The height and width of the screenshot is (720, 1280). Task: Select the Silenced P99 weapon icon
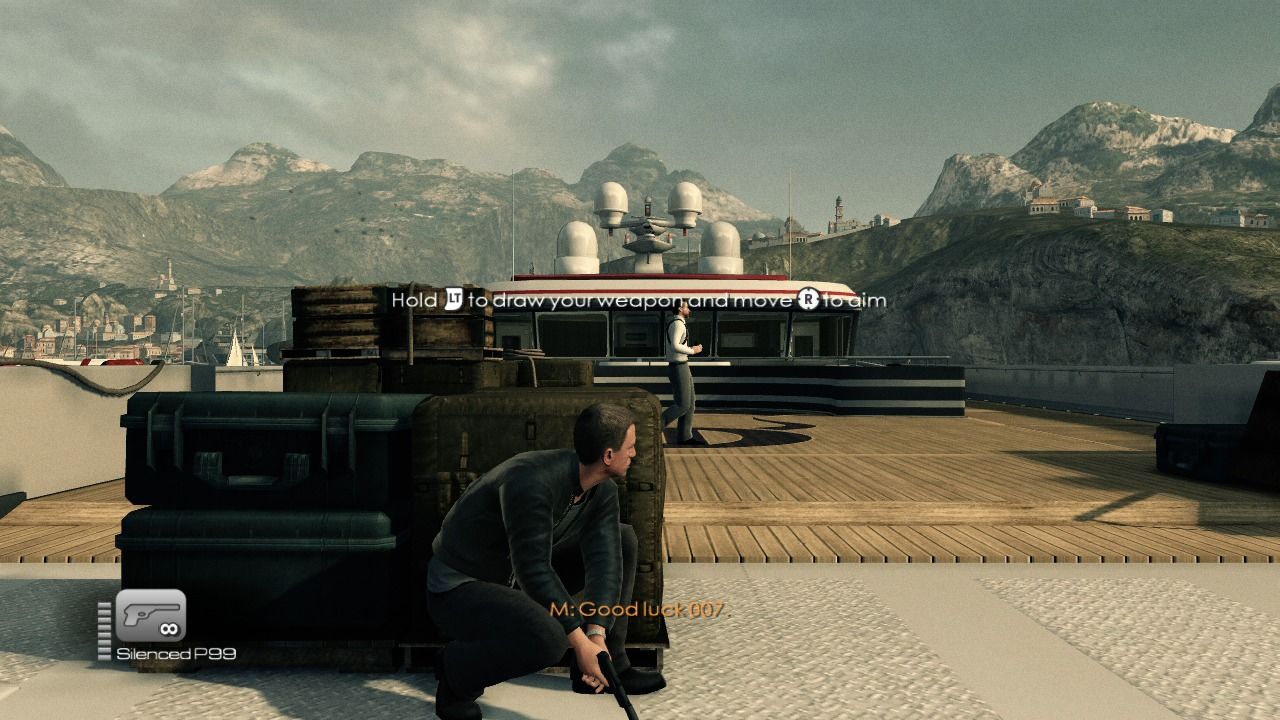coord(151,616)
